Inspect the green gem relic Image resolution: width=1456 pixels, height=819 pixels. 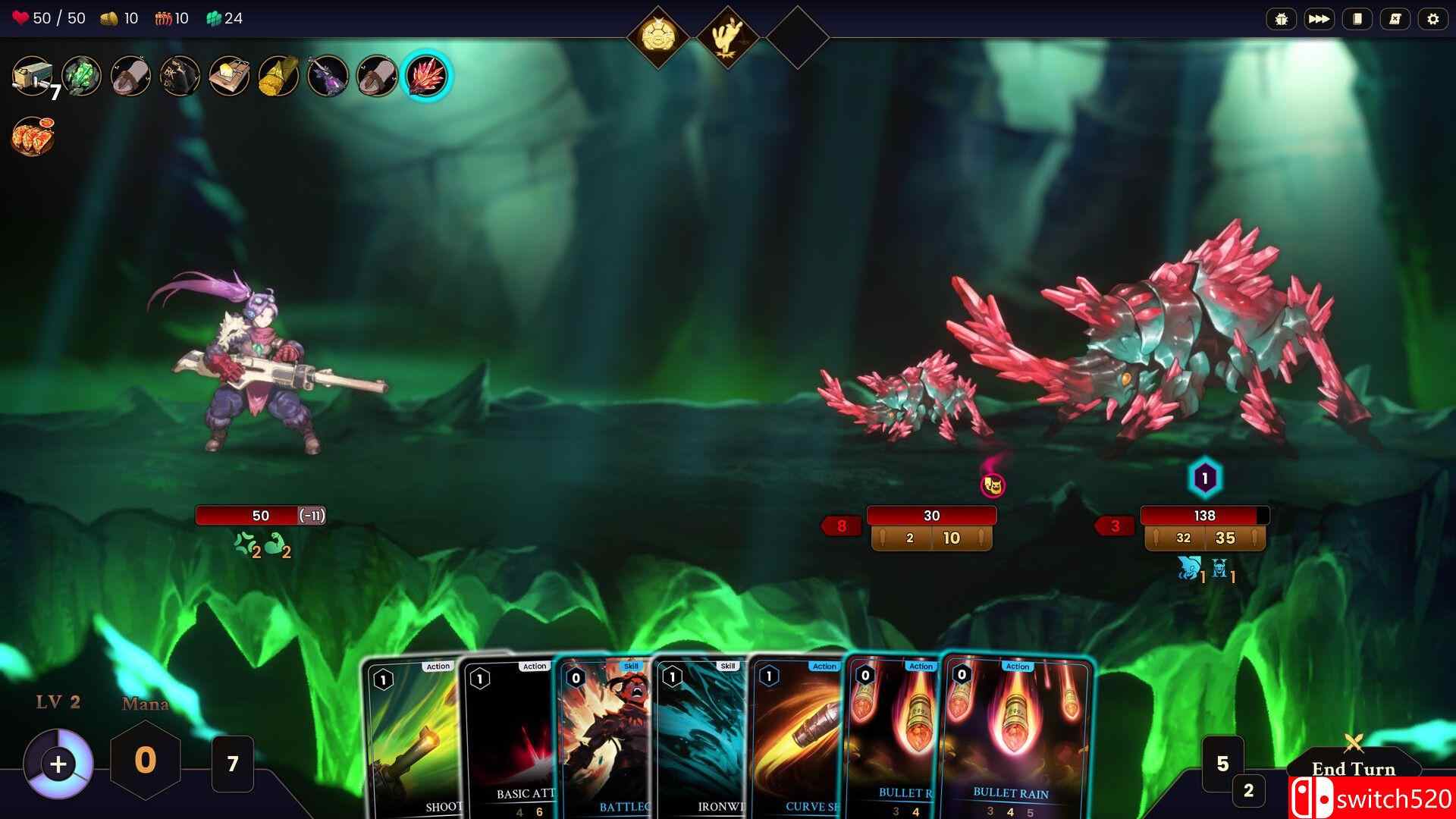82,76
